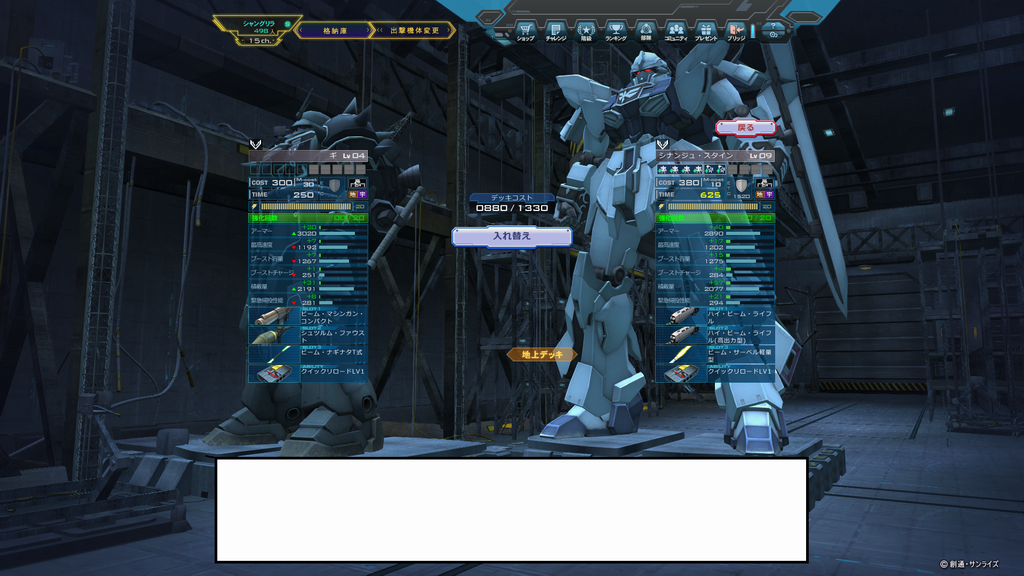
Task: Open the チャレンジ challenge menu
Action: 555,31
